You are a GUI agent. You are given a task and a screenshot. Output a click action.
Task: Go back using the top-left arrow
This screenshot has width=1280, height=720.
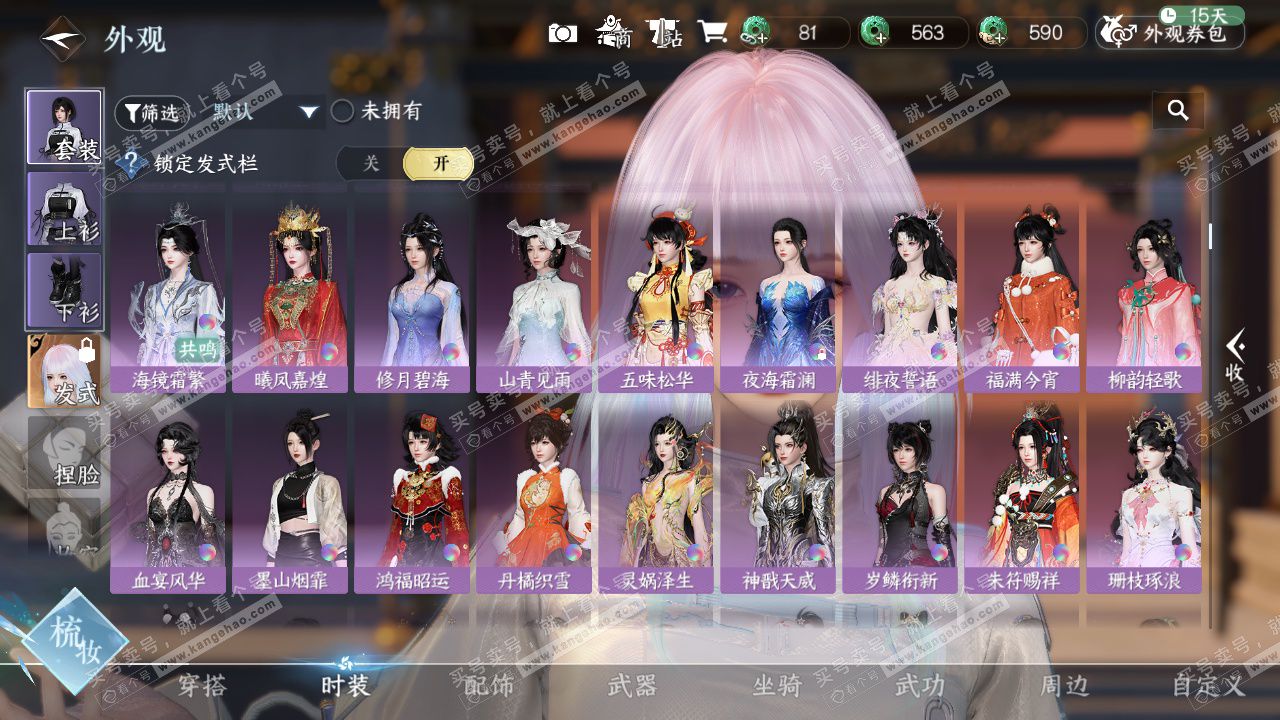(62, 39)
